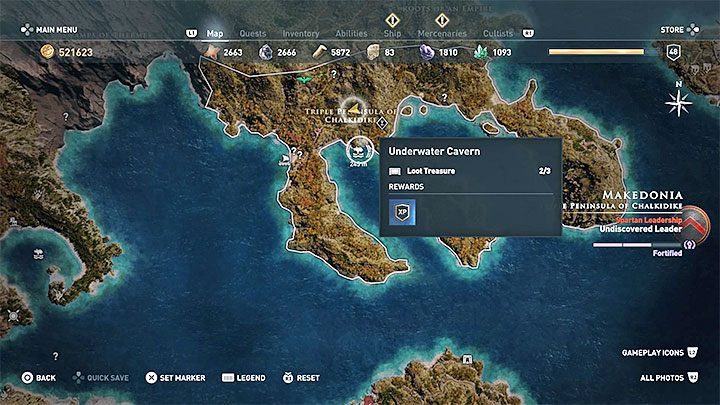Select the Underwater Cavern map marker
This screenshot has height=405, width=720.
point(358,148)
